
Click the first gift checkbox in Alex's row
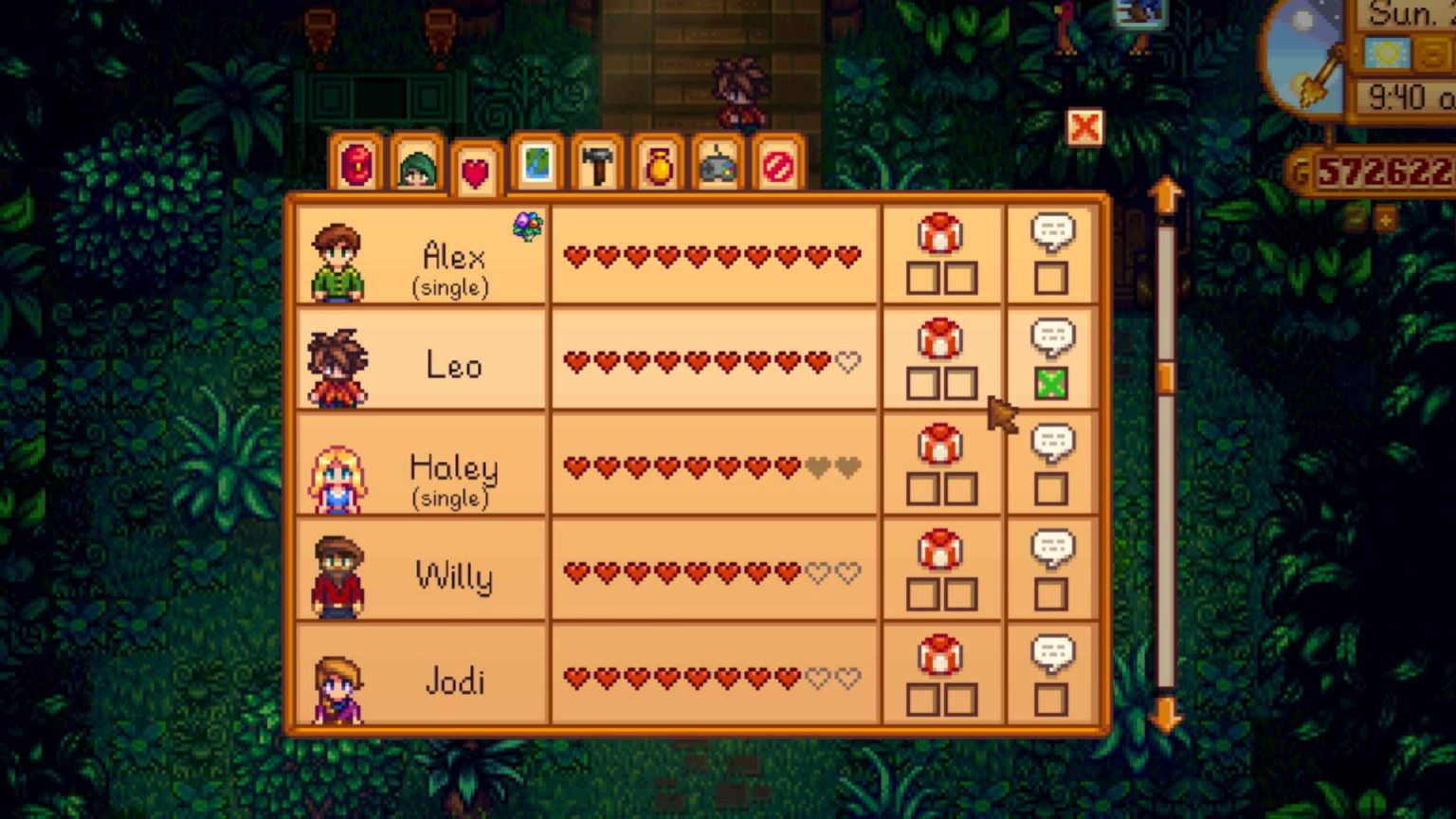(x=924, y=279)
